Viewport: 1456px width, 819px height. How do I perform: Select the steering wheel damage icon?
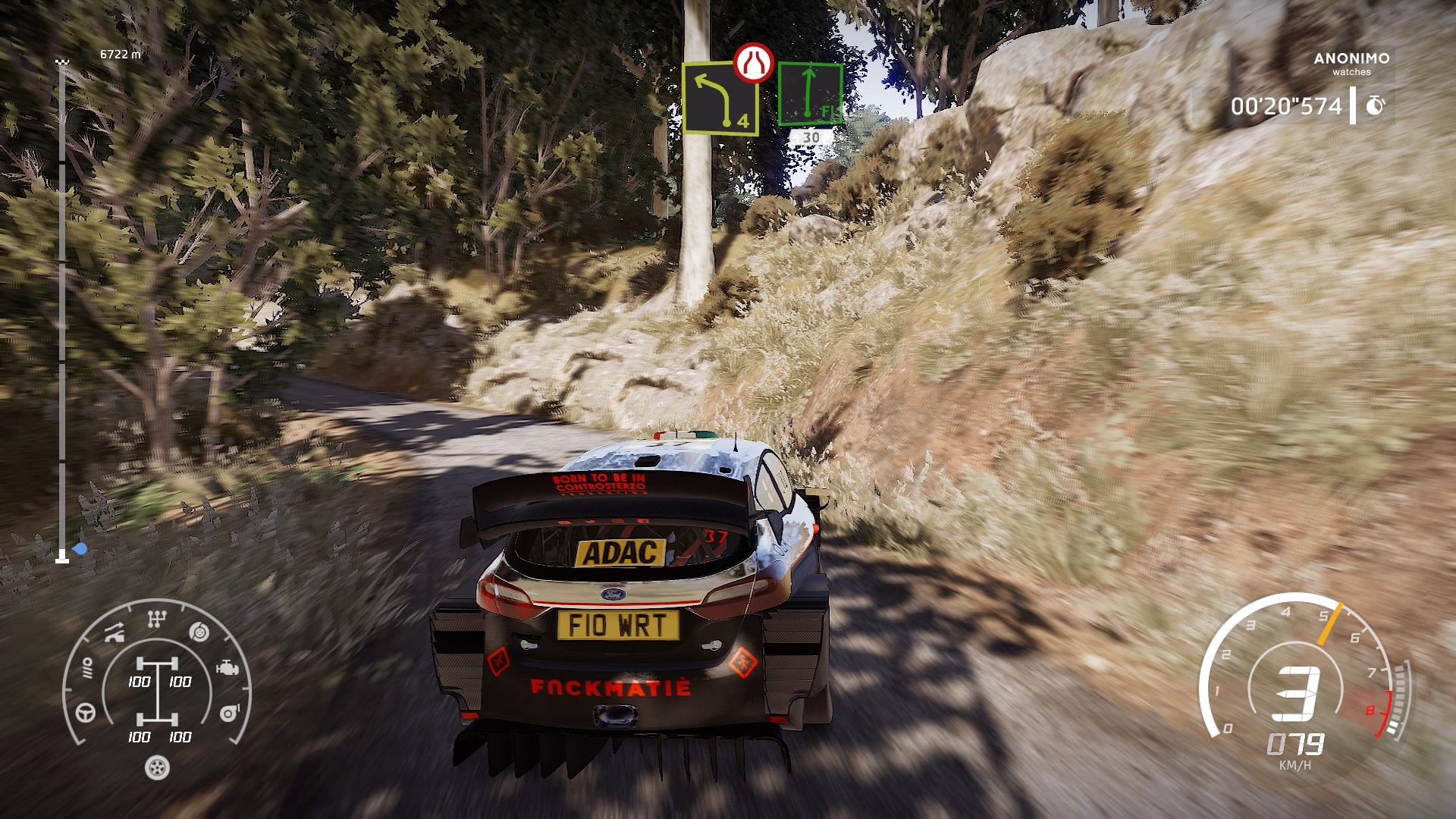click(x=86, y=713)
